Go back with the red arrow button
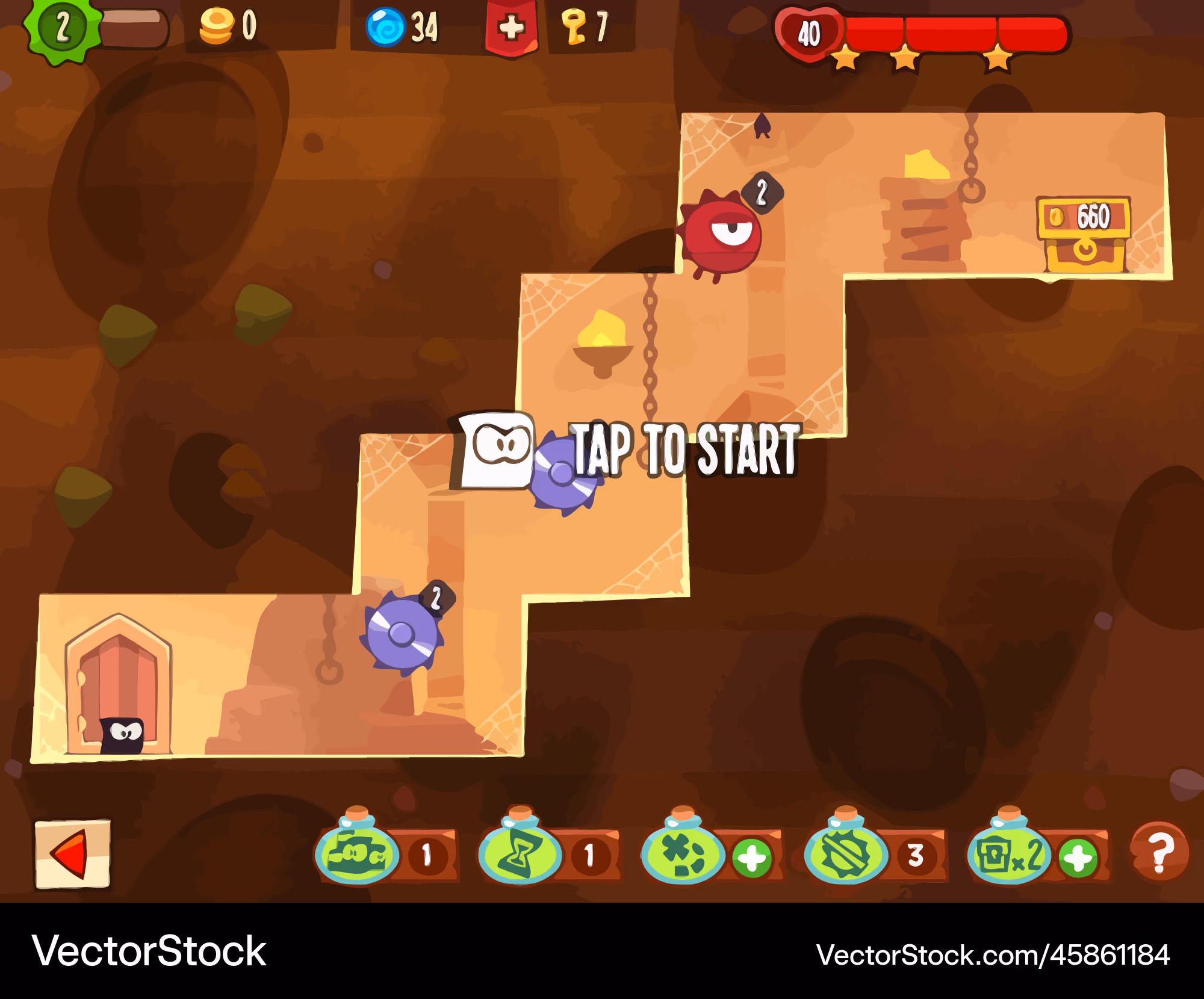This screenshot has width=1204, height=999. (x=72, y=853)
